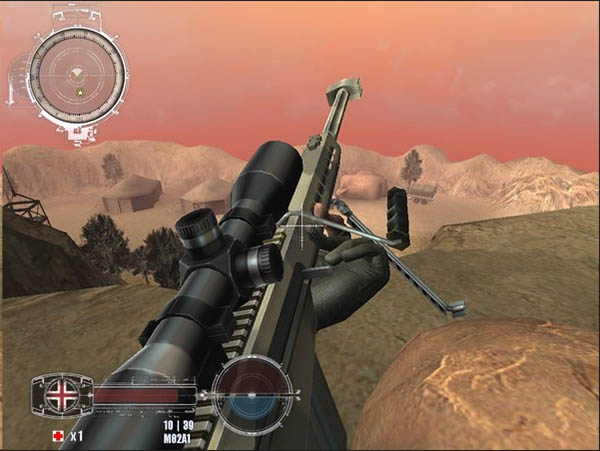Select the M82A1 weapon label

point(179,437)
